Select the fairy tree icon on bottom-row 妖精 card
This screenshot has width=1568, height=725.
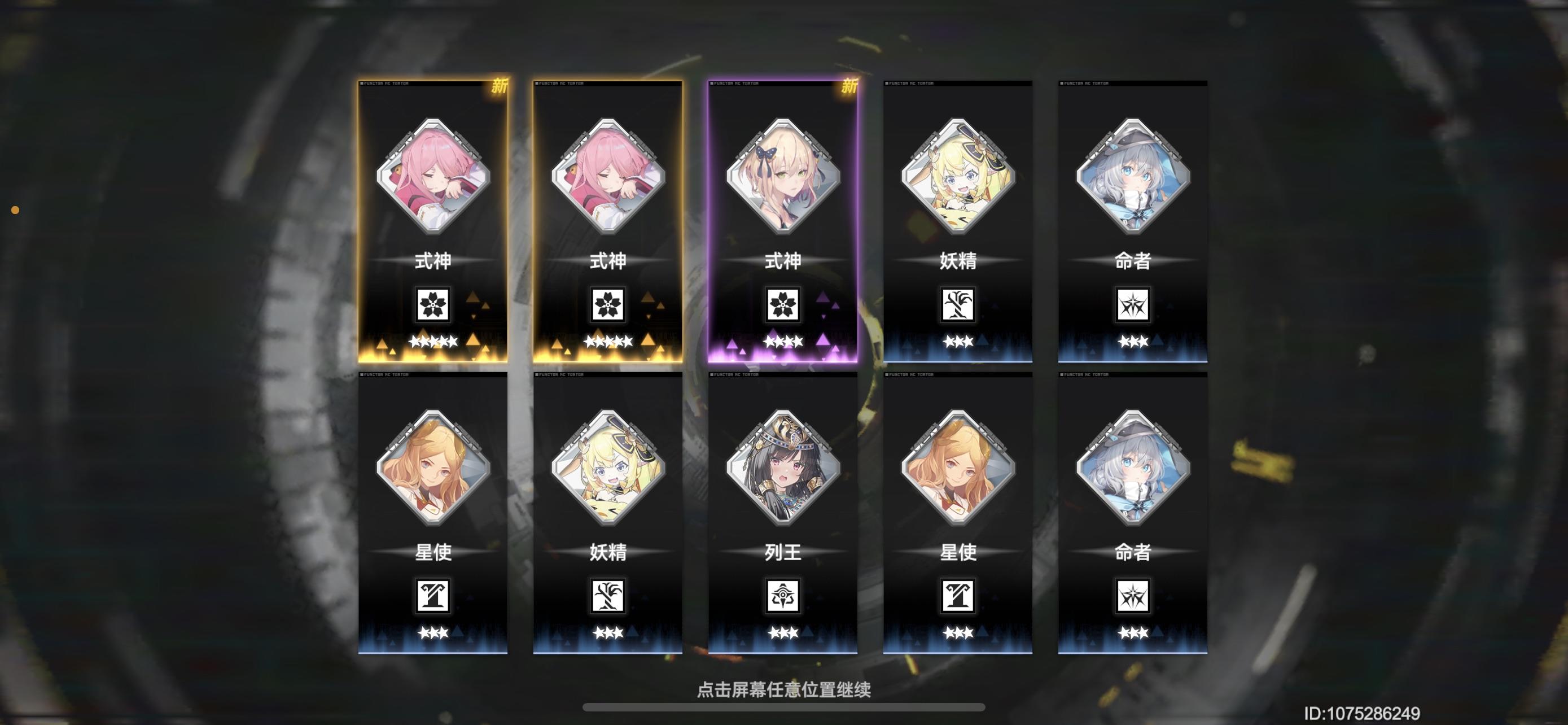coord(607,597)
